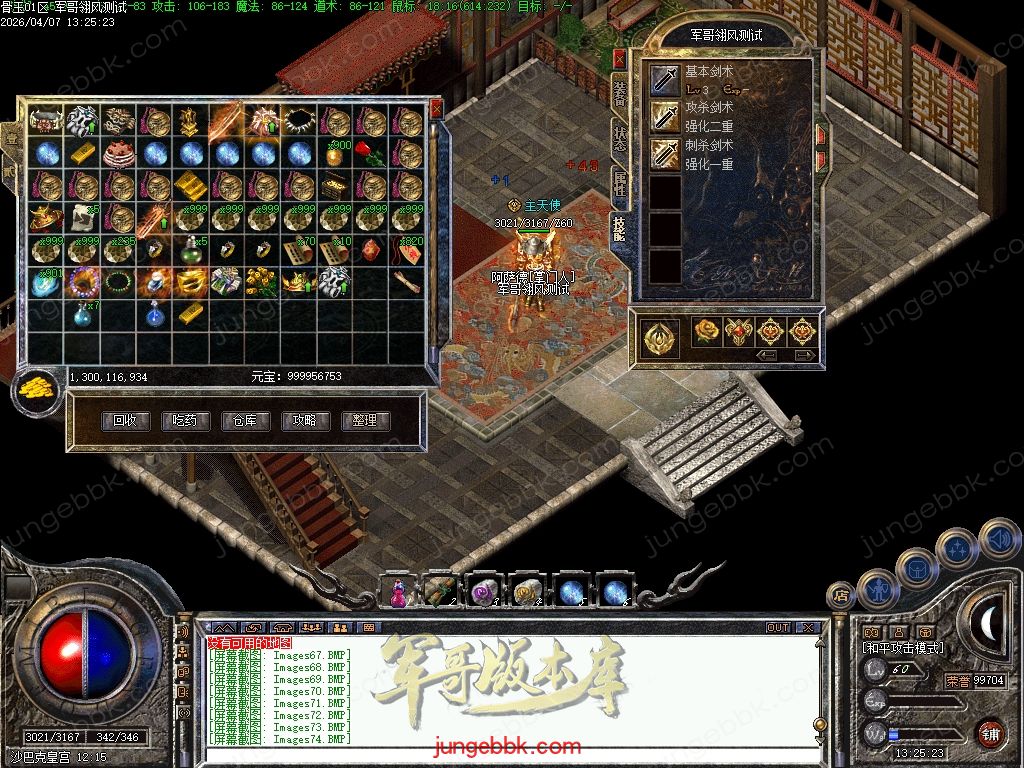Viewport: 1024px width, 768px height.
Task: Select the red rose item in the bag
Action: pos(371,154)
